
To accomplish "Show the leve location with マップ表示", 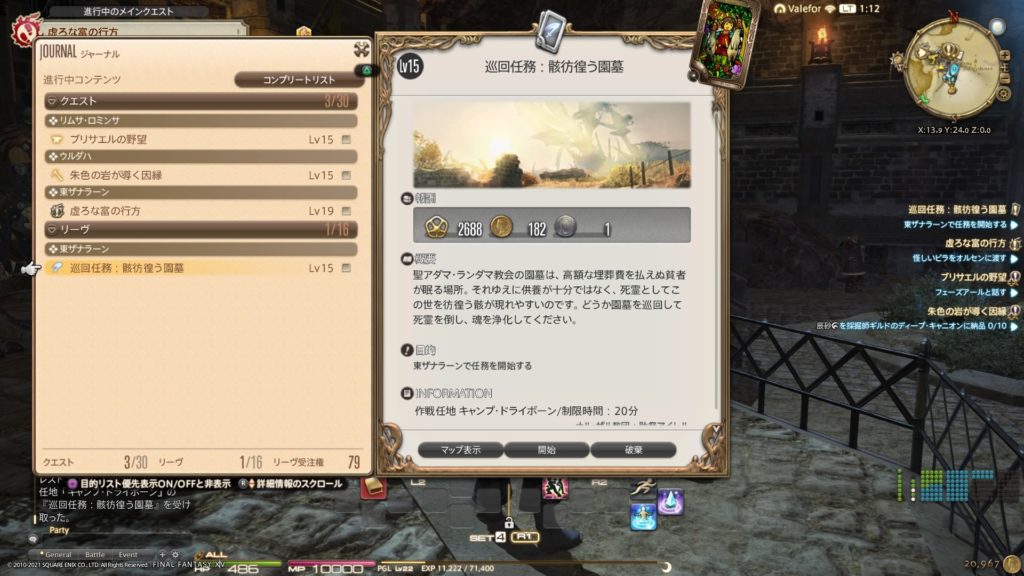I will coord(460,450).
